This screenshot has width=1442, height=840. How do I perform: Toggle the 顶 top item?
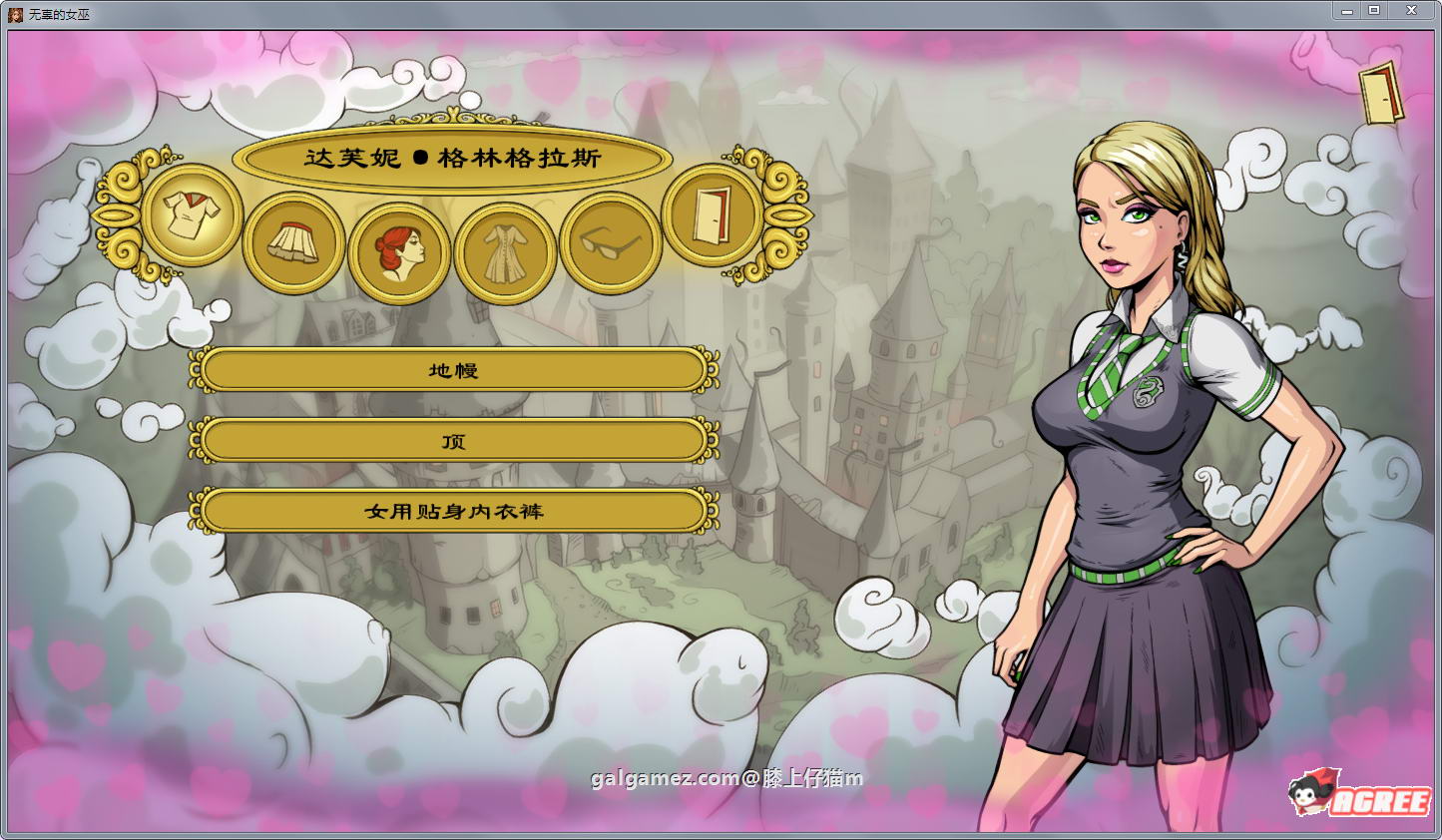click(x=455, y=440)
